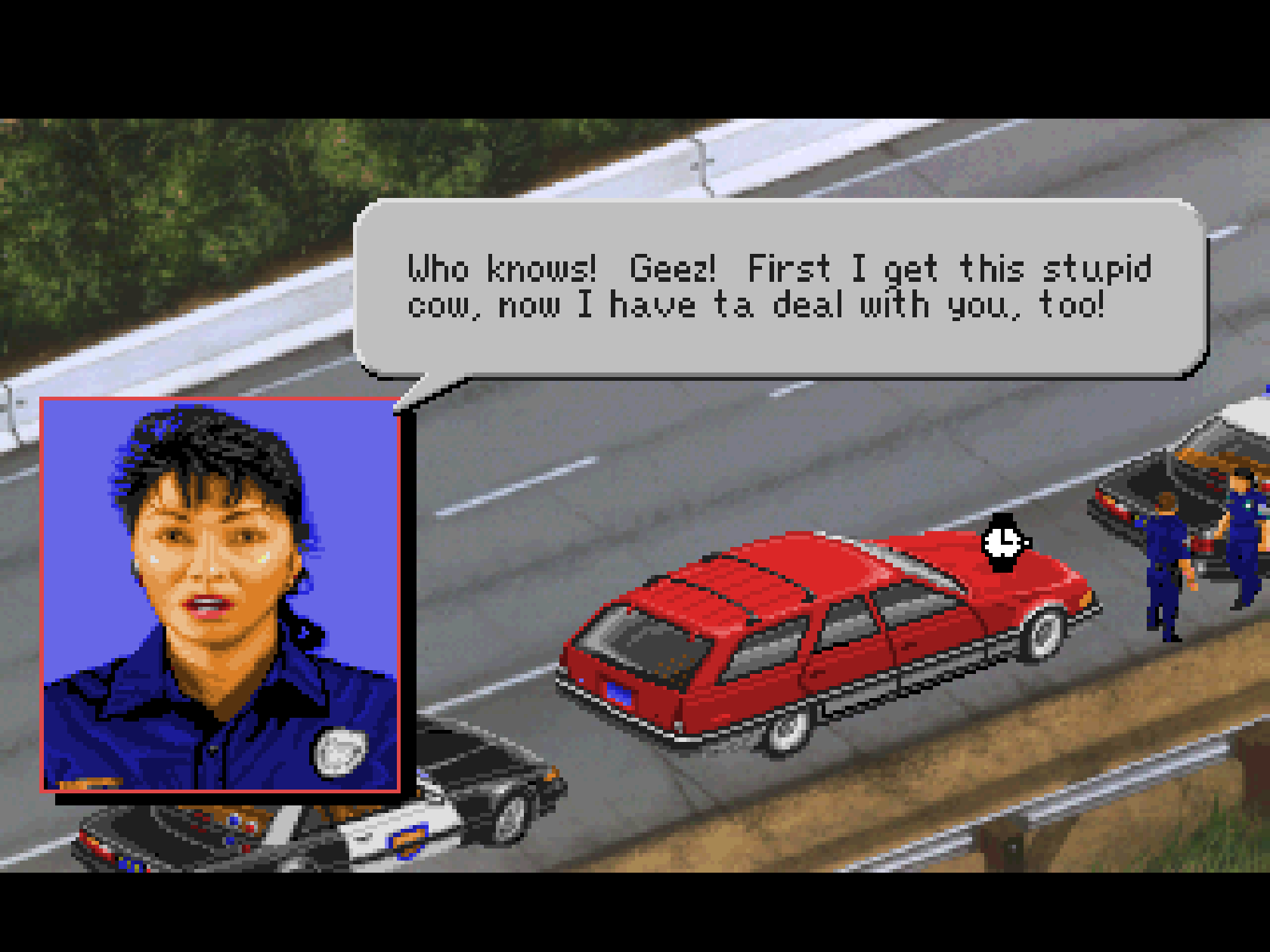Click the speaking officer's portrait box
The image size is (1270, 952).
220,594
